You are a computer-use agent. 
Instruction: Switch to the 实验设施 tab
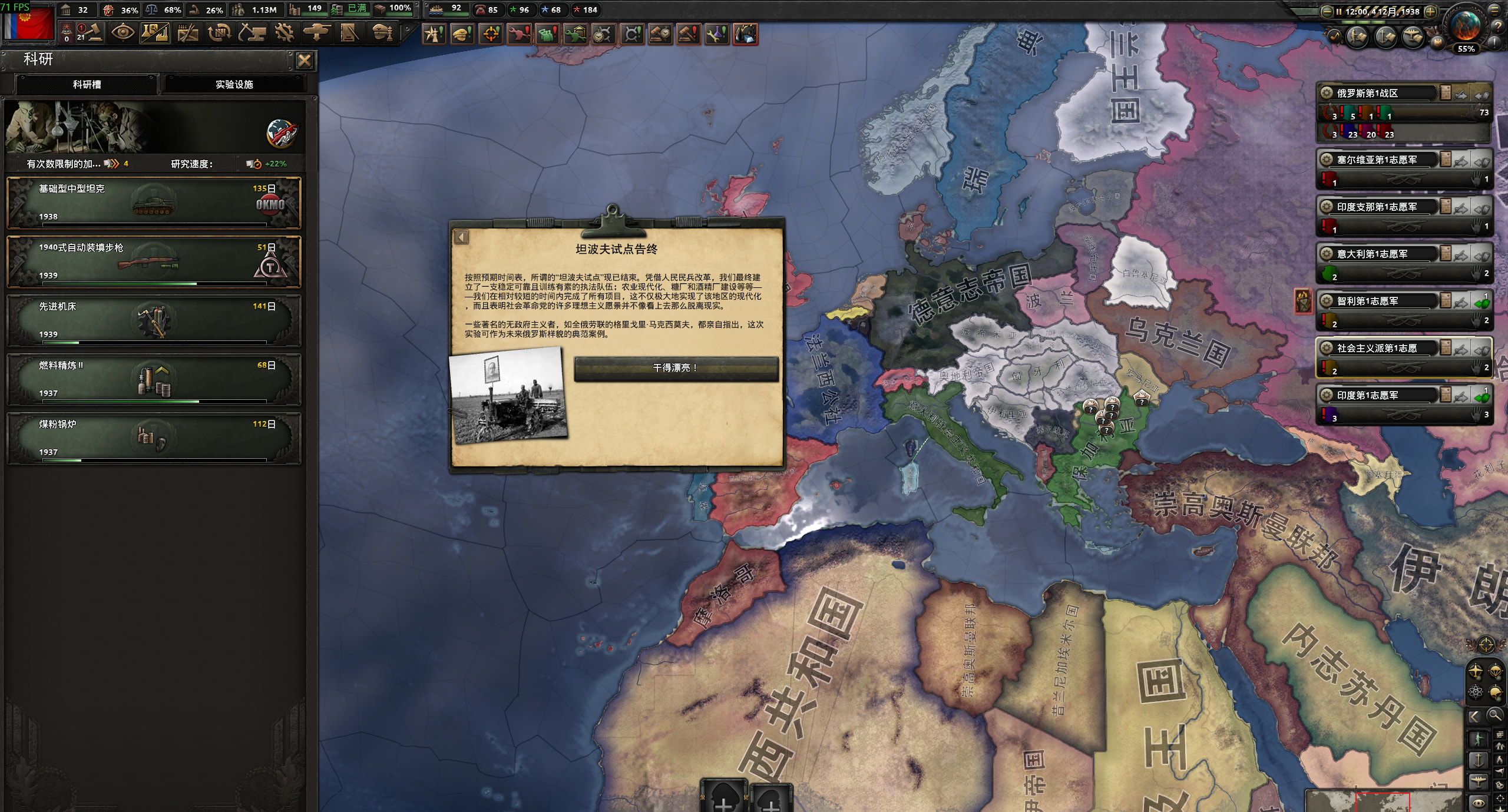[234, 84]
